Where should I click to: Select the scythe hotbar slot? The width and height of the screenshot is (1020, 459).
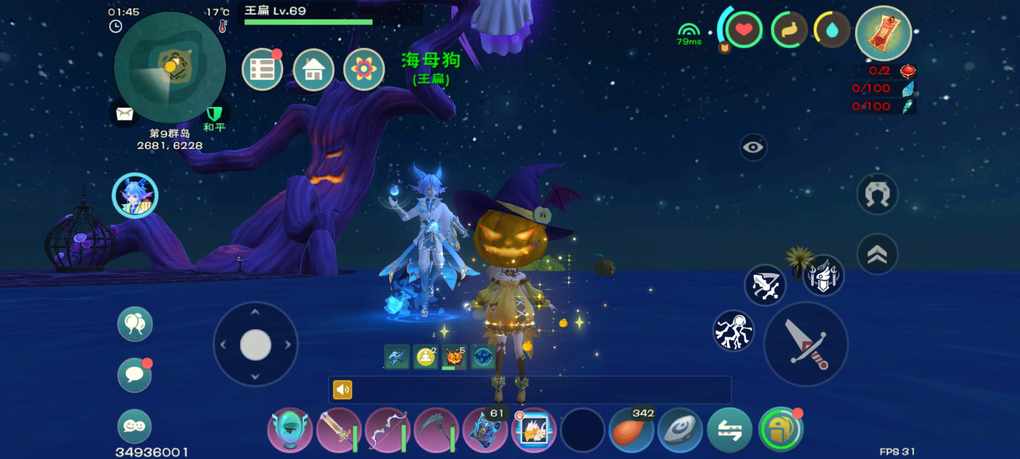436,431
